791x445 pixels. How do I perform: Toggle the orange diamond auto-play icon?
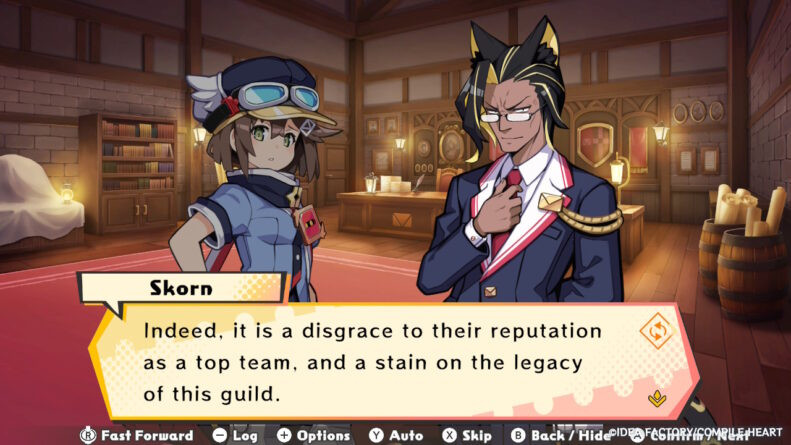click(x=655, y=331)
